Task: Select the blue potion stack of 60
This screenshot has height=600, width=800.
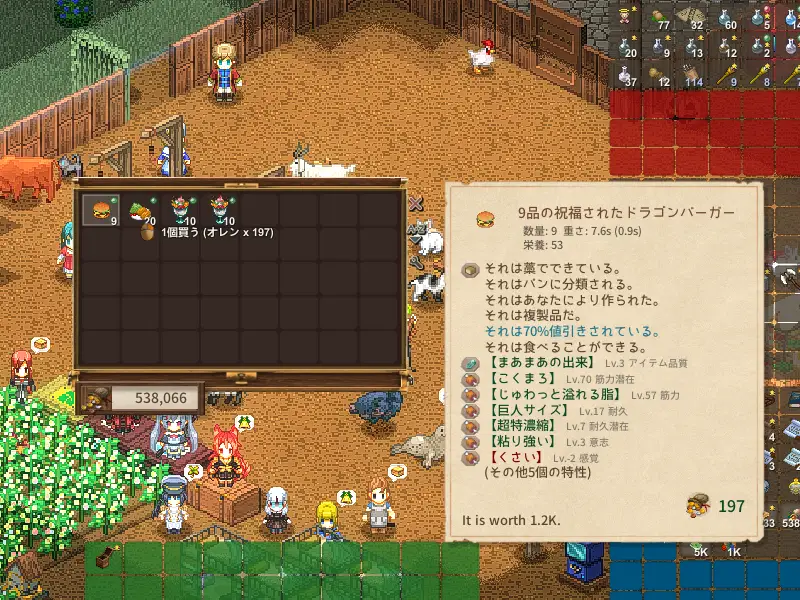Action: [x=725, y=15]
